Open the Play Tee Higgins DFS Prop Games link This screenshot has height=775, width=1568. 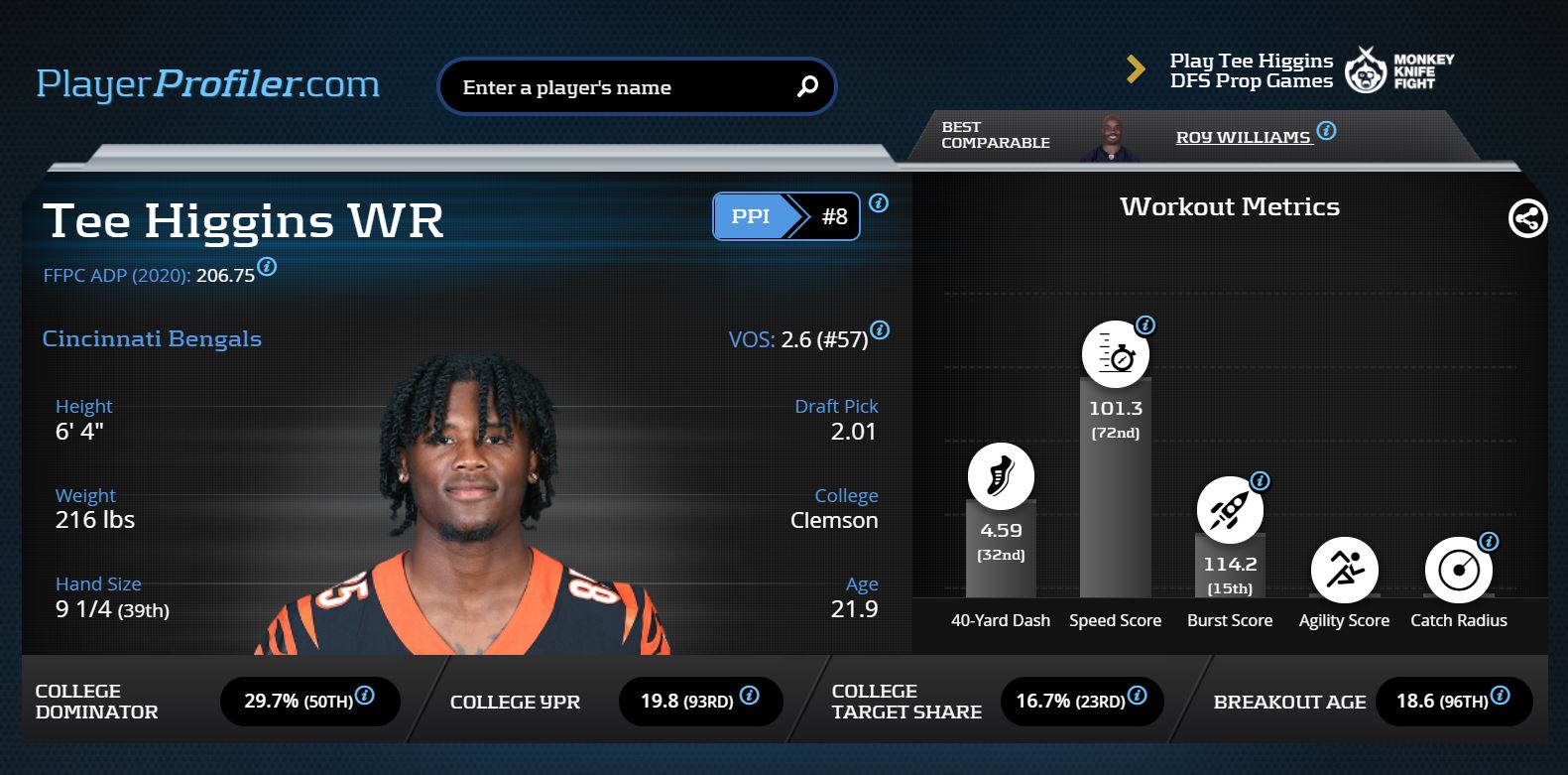point(1251,70)
